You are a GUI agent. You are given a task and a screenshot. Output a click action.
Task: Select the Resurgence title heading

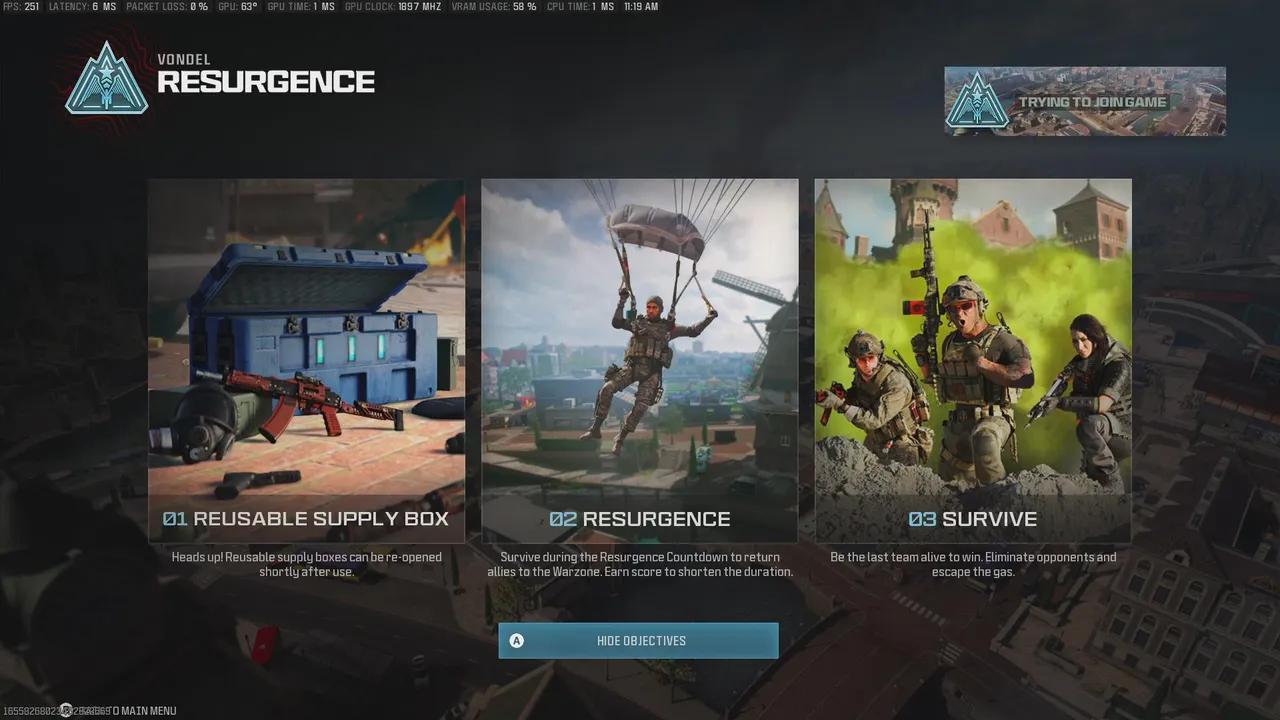pyautogui.click(x=265, y=82)
